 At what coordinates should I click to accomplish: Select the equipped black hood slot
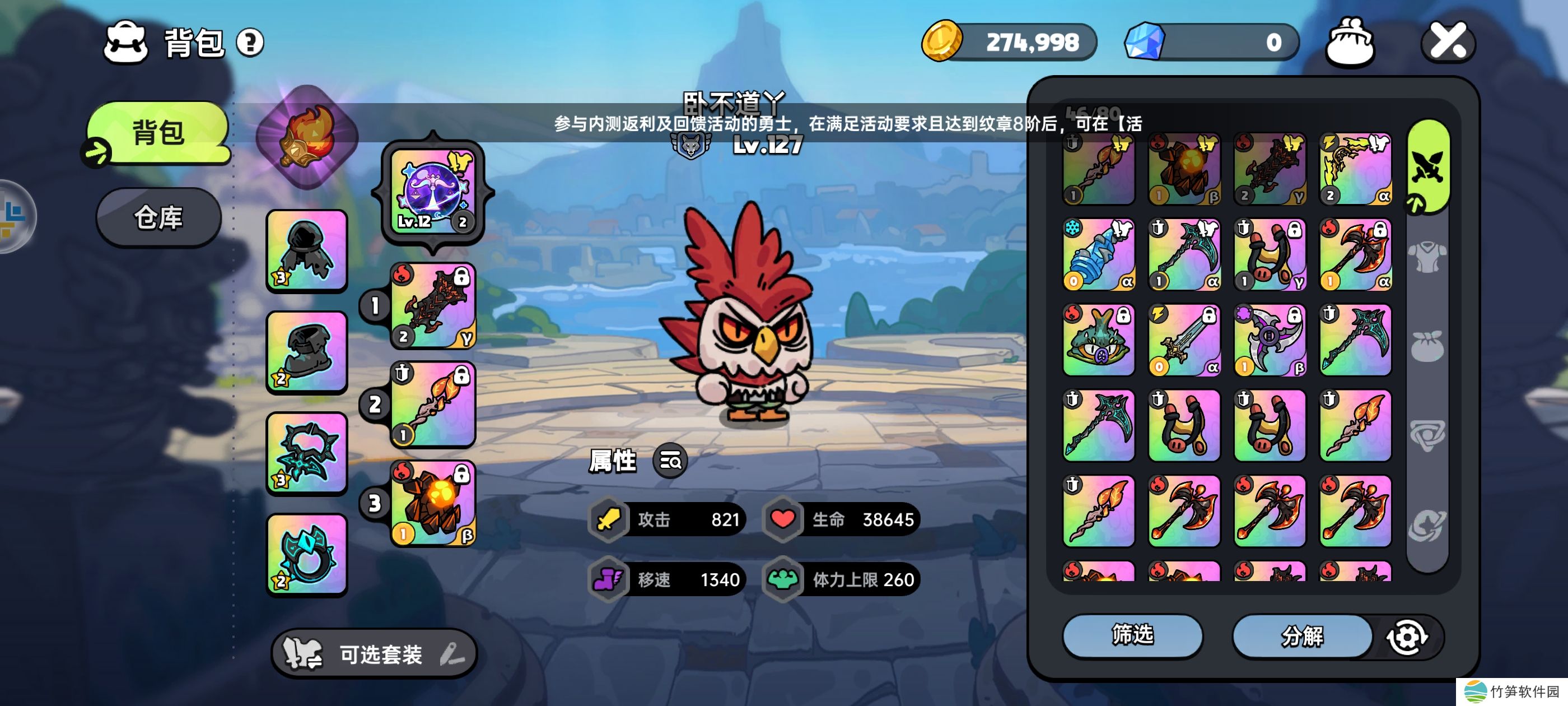point(307,250)
